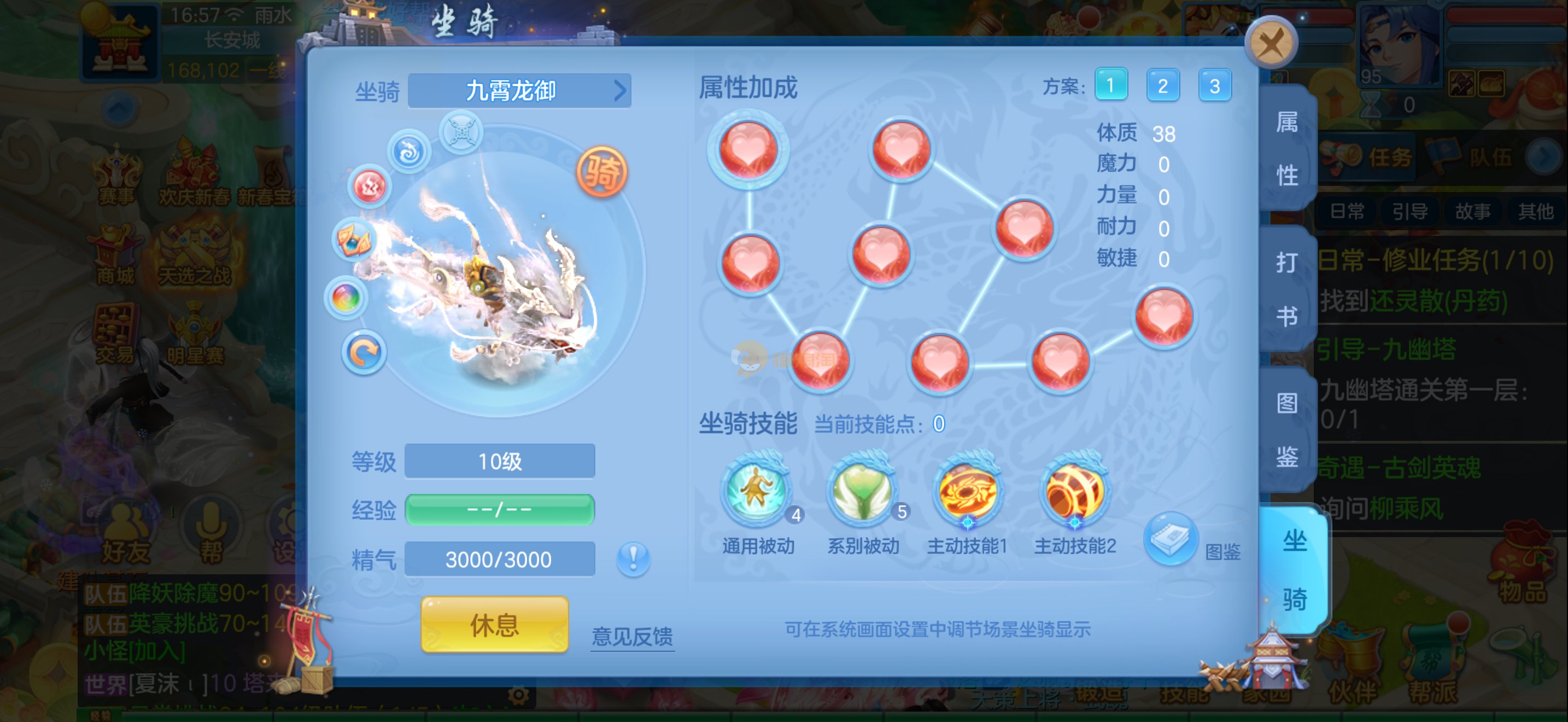This screenshot has width=1568, height=722.
Task: Select the 通用被动 skill icon
Action: 756,491
